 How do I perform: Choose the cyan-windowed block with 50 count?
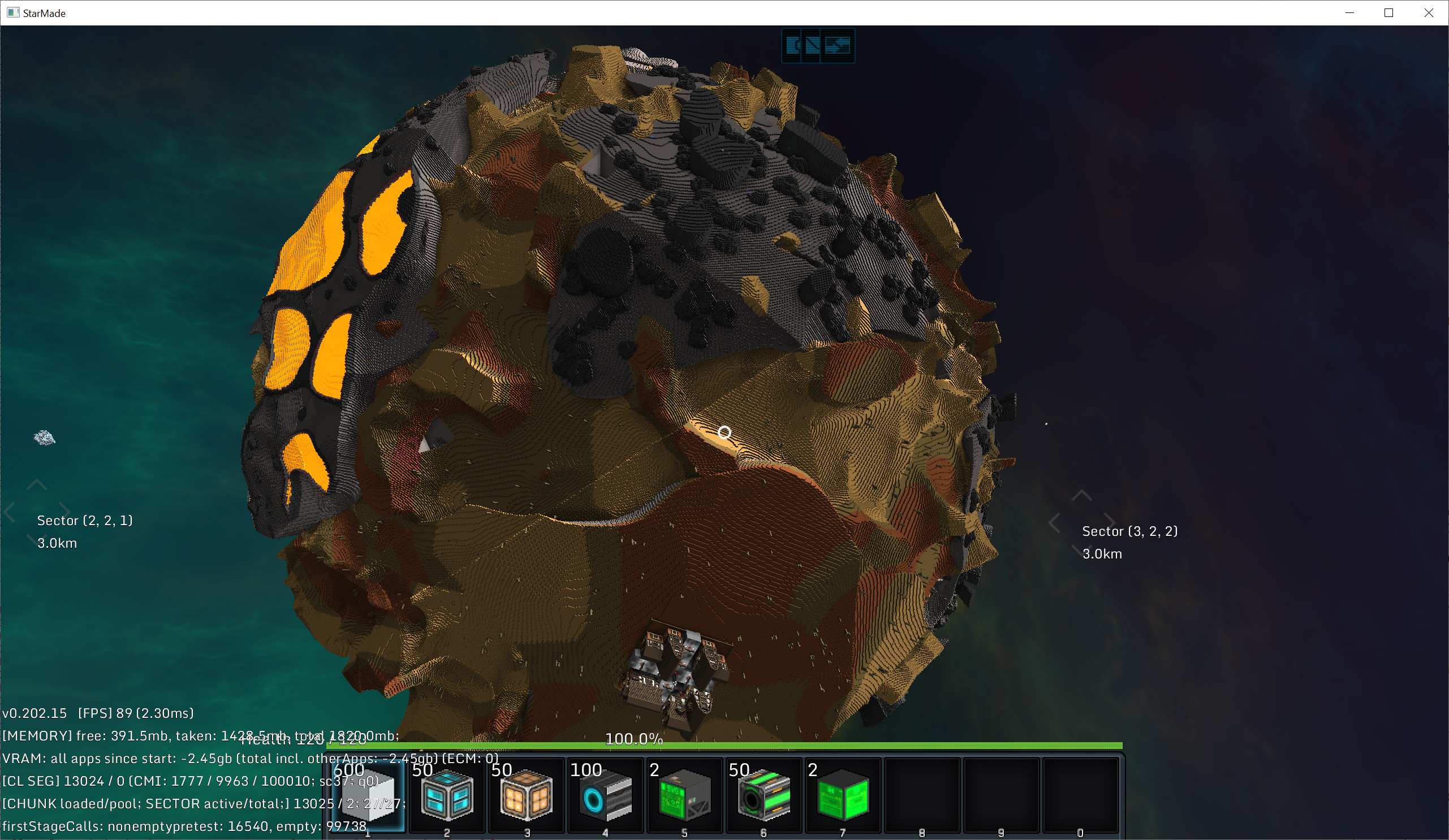(447, 796)
